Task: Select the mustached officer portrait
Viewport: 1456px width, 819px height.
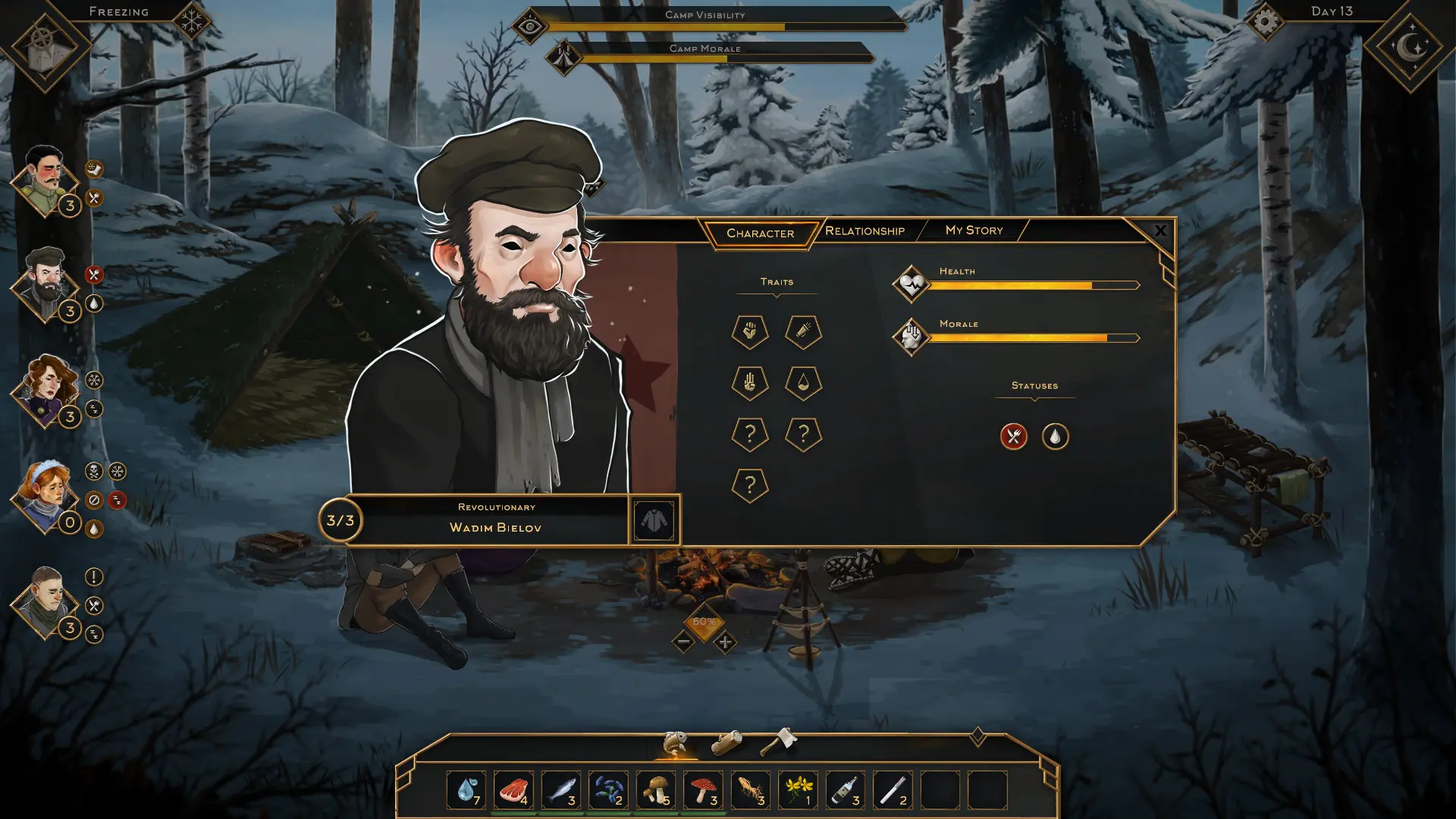Action: click(x=44, y=180)
